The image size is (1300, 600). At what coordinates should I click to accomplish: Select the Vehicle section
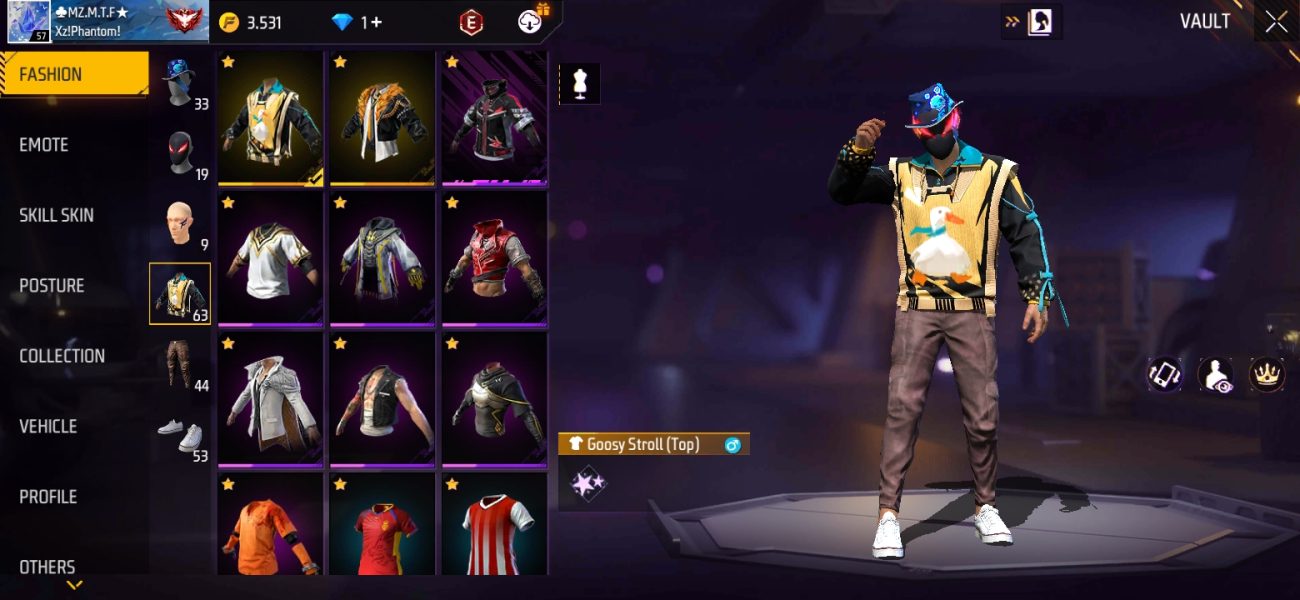[x=48, y=426]
